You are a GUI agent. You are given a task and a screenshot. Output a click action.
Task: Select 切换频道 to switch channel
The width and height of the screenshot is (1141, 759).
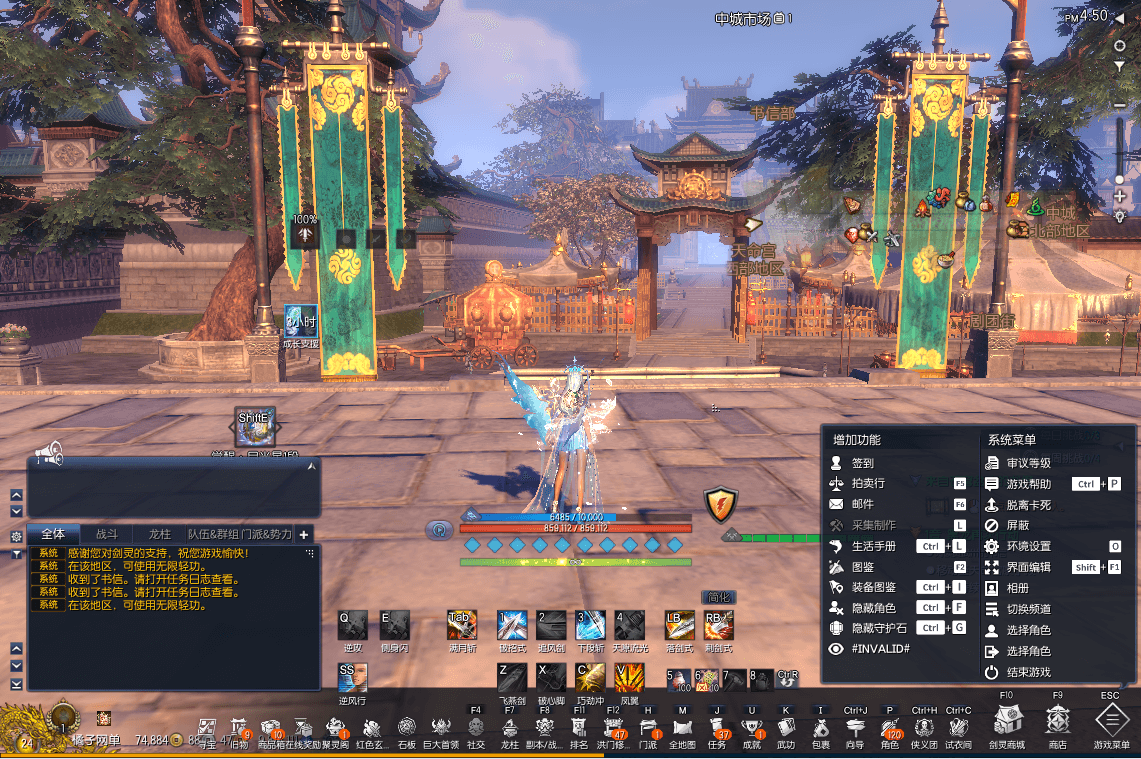[x=1028, y=609]
